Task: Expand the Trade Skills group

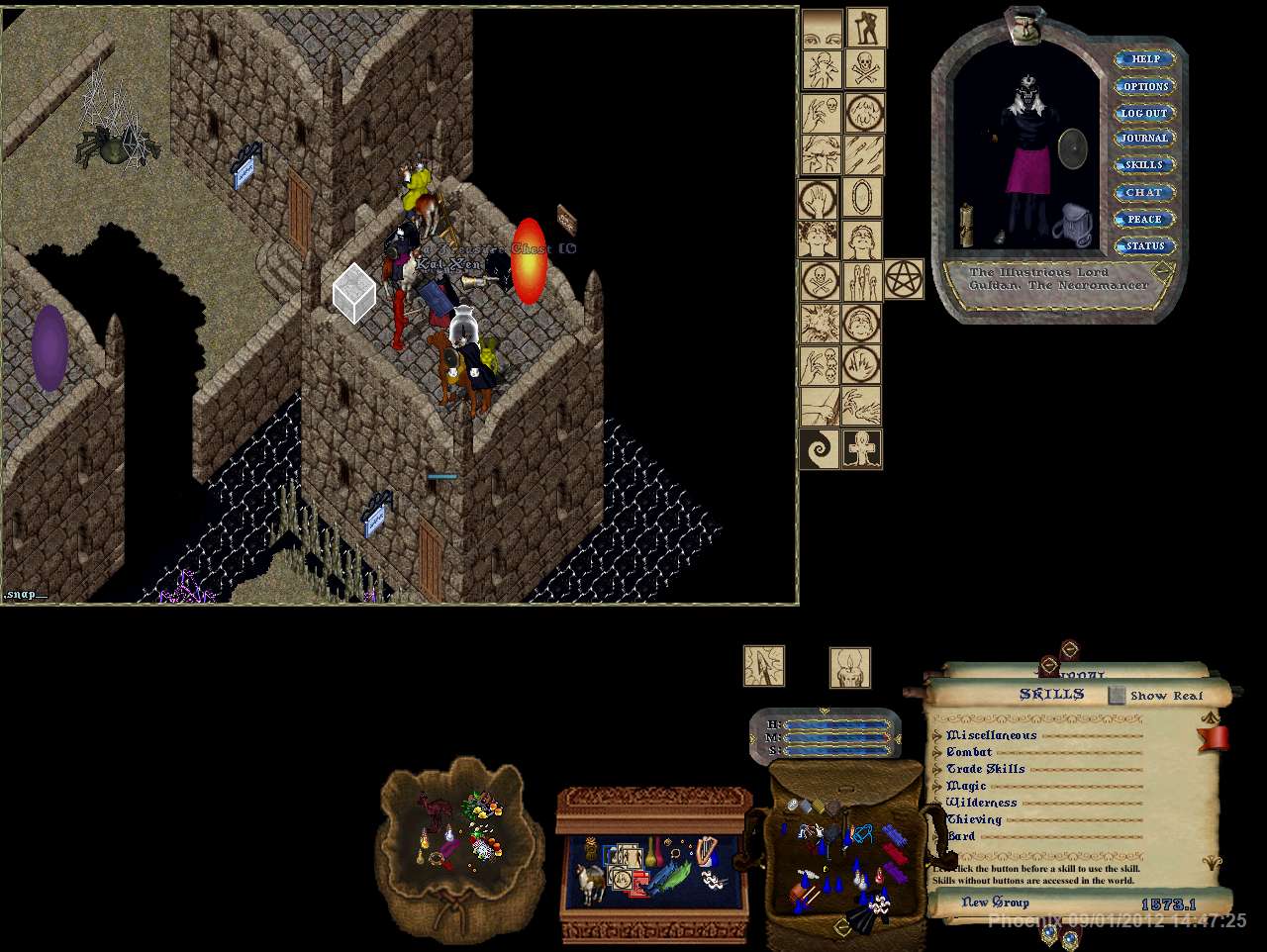Action: point(938,769)
